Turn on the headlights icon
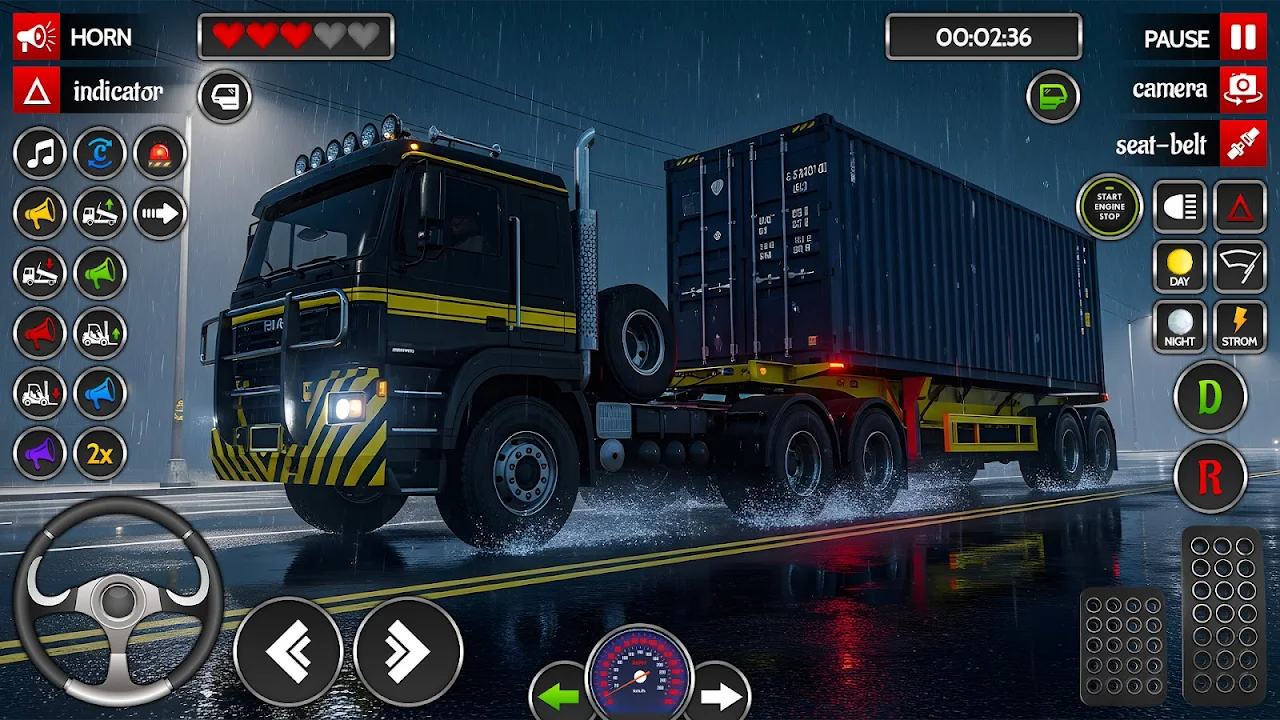 pos(1180,207)
